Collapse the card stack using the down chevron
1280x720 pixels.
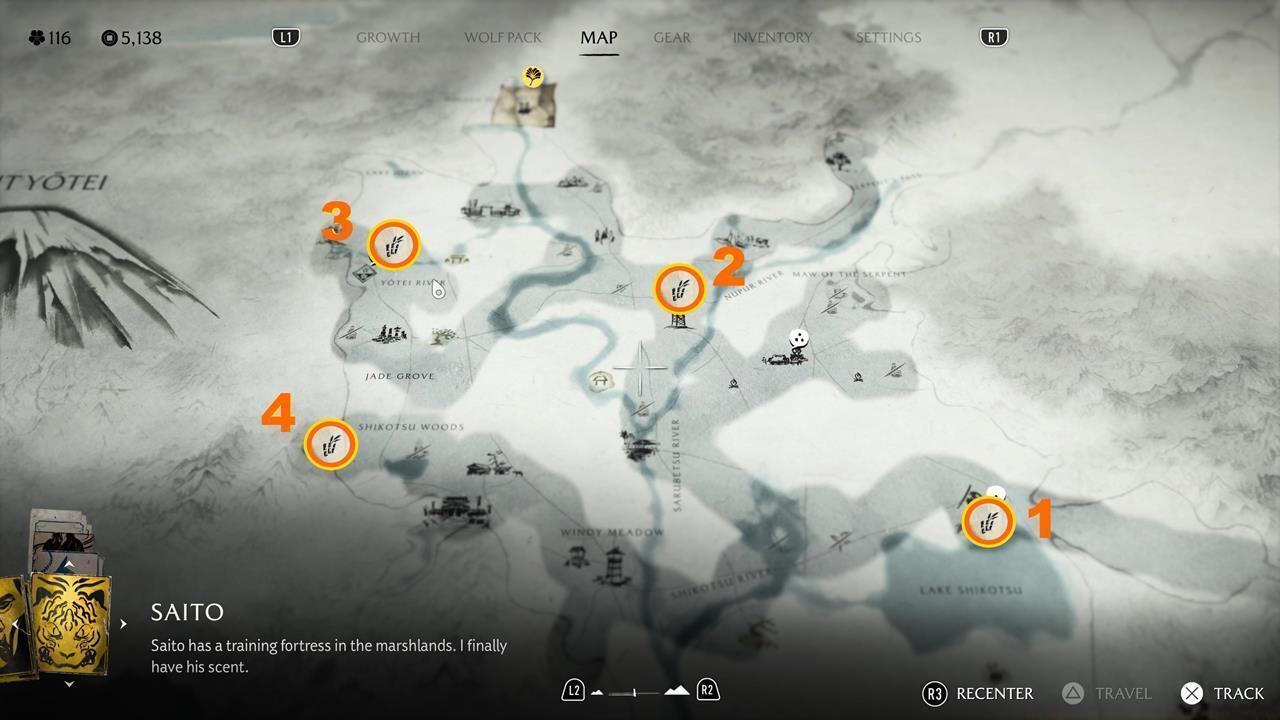point(68,684)
